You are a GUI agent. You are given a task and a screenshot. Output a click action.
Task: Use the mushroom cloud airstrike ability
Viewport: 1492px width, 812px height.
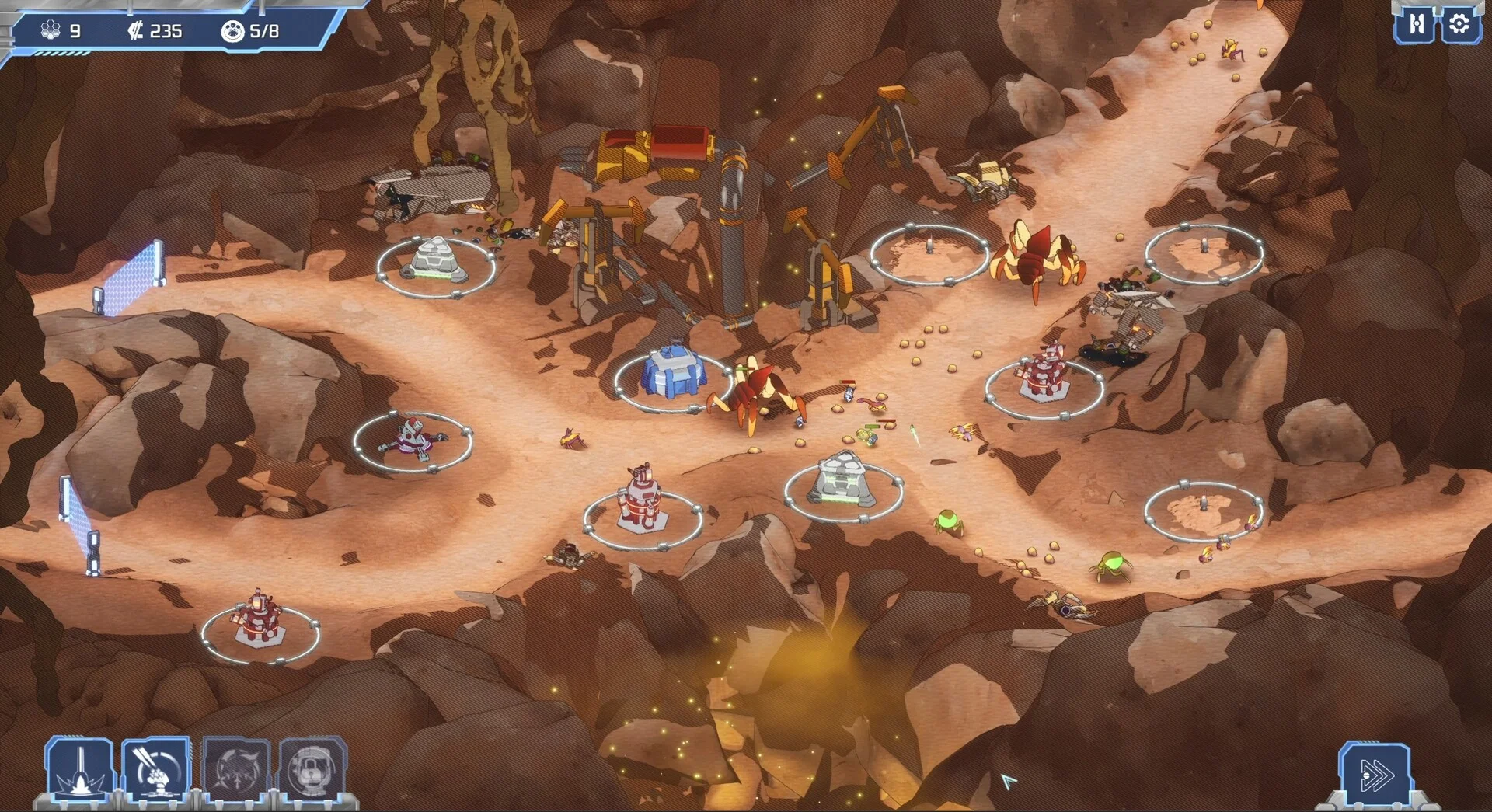point(156,769)
